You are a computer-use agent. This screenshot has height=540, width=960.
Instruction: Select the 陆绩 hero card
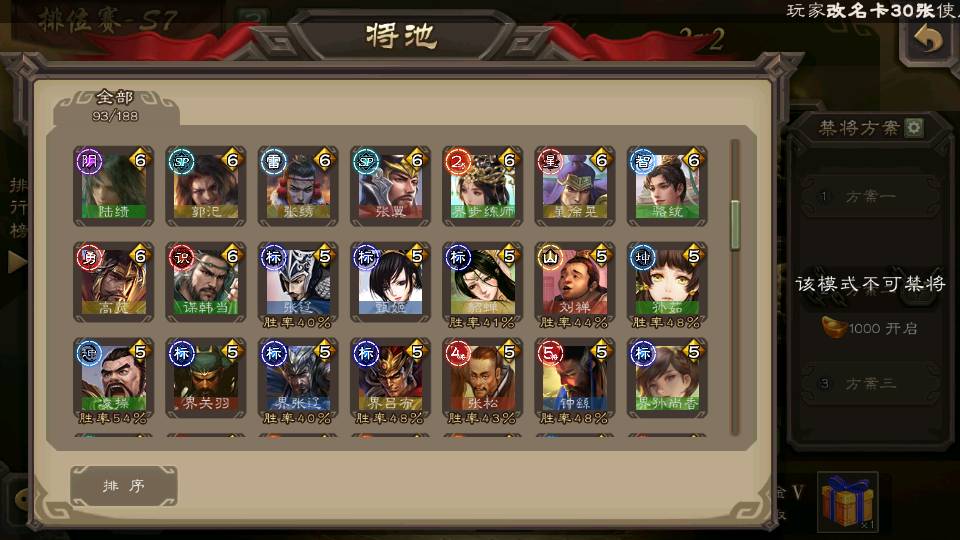click(x=113, y=186)
